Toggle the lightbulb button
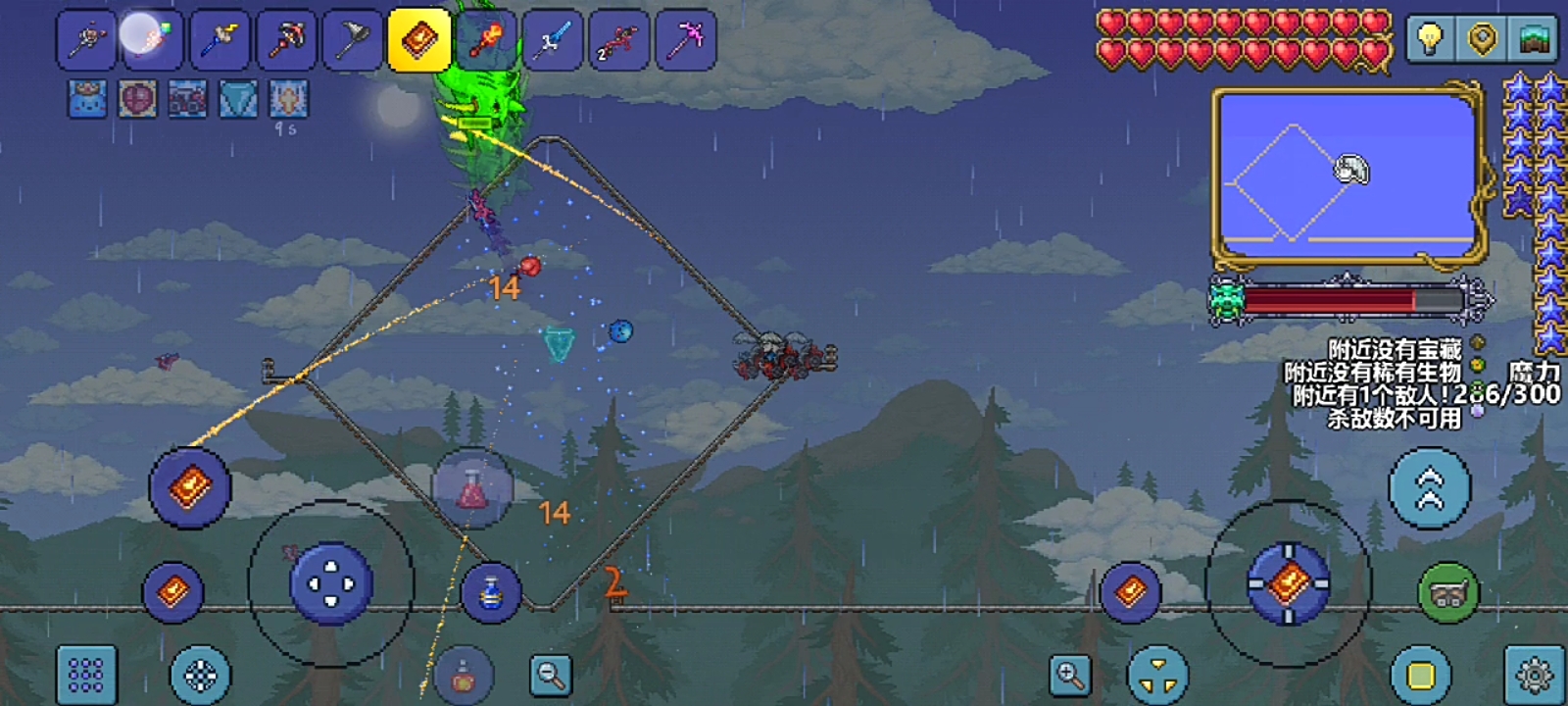The image size is (1568, 706). 1430,39
